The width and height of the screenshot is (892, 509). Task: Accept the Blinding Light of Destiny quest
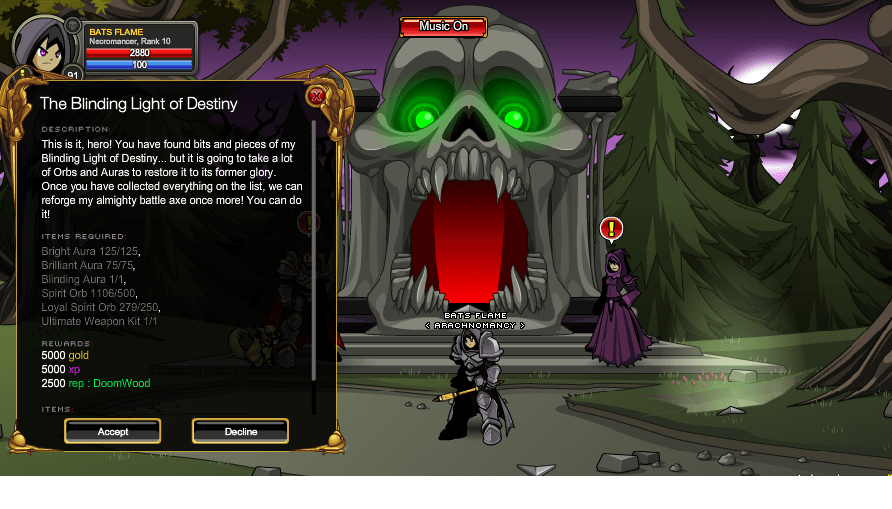[113, 431]
